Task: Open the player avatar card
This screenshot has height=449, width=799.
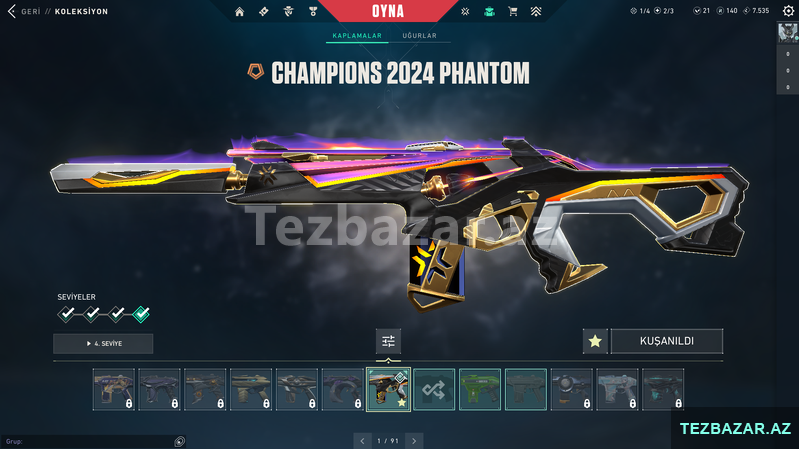Action: pyautogui.click(x=787, y=32)
